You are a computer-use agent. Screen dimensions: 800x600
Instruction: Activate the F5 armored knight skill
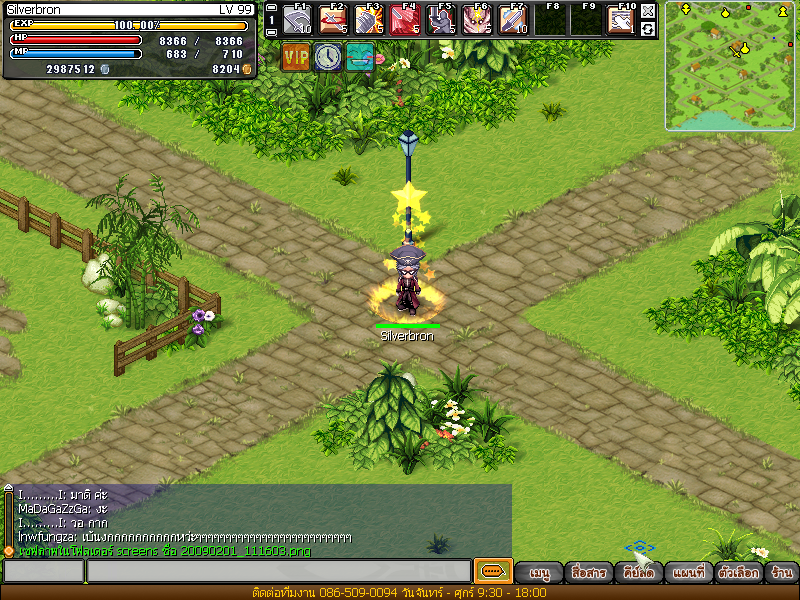tap(441, 20)
